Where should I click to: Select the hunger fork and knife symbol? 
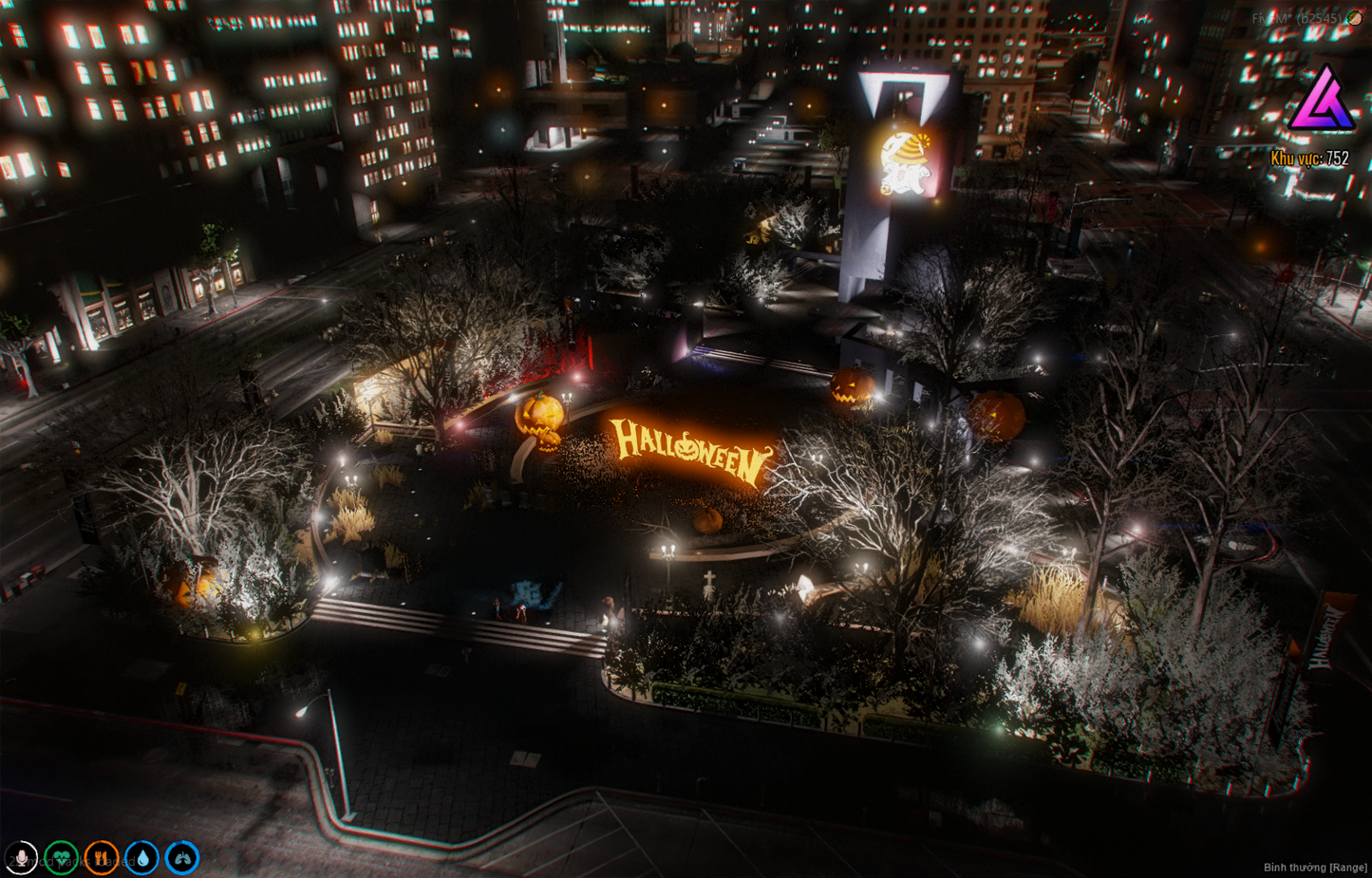100,857
